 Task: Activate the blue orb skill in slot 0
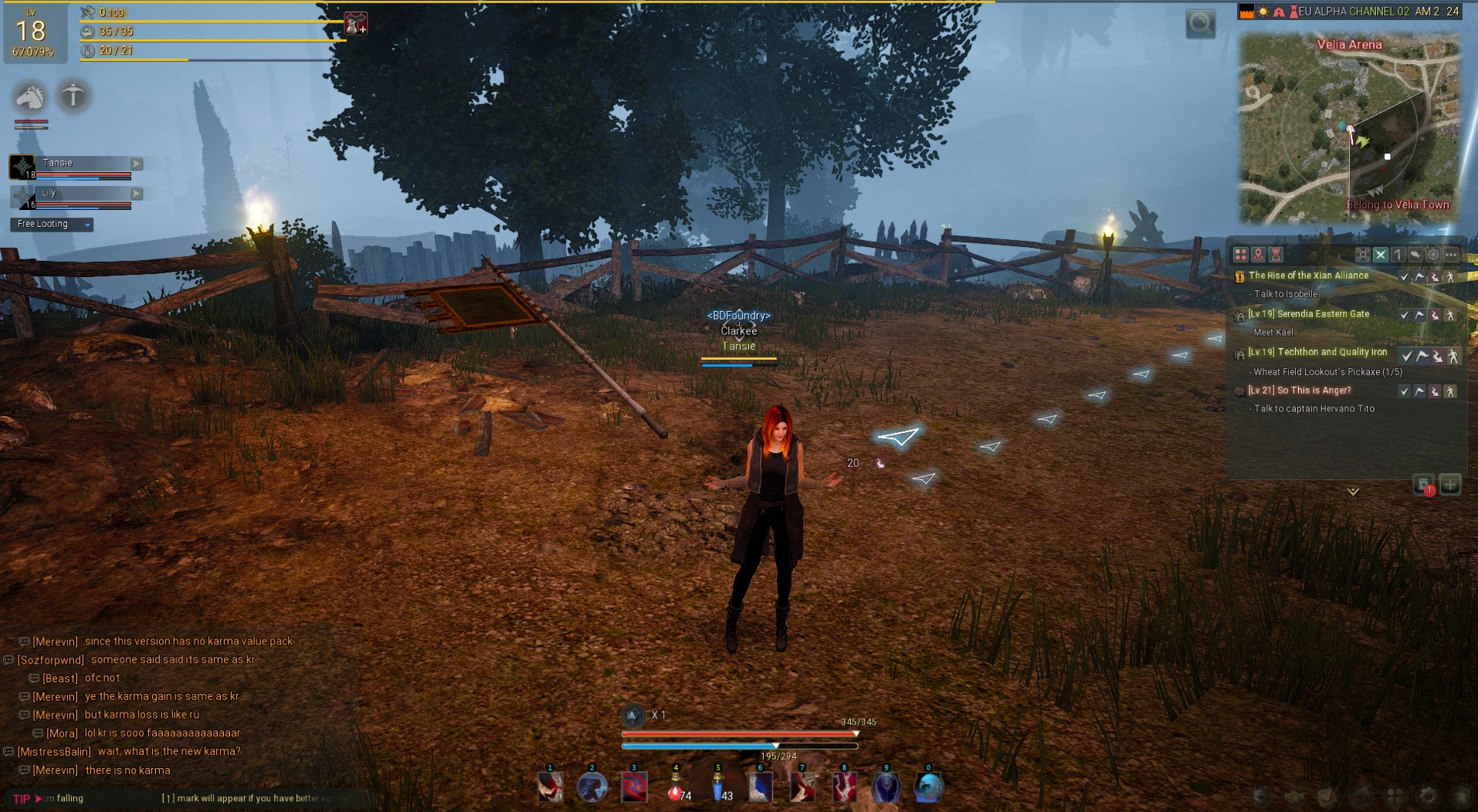[928, 789]
